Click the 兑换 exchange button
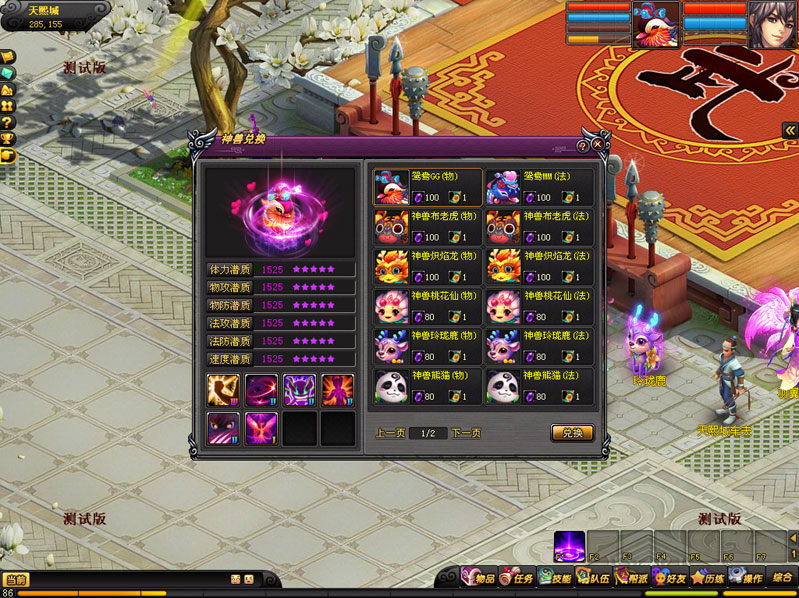Image resolution: width=799 pixels, height=598 pixels. (572, 433)
